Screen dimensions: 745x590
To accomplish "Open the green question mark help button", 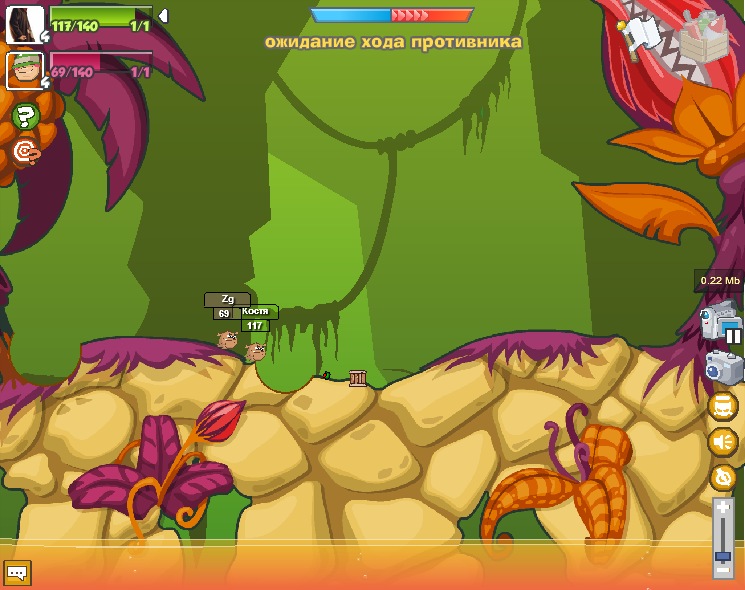I will point(26,116).
